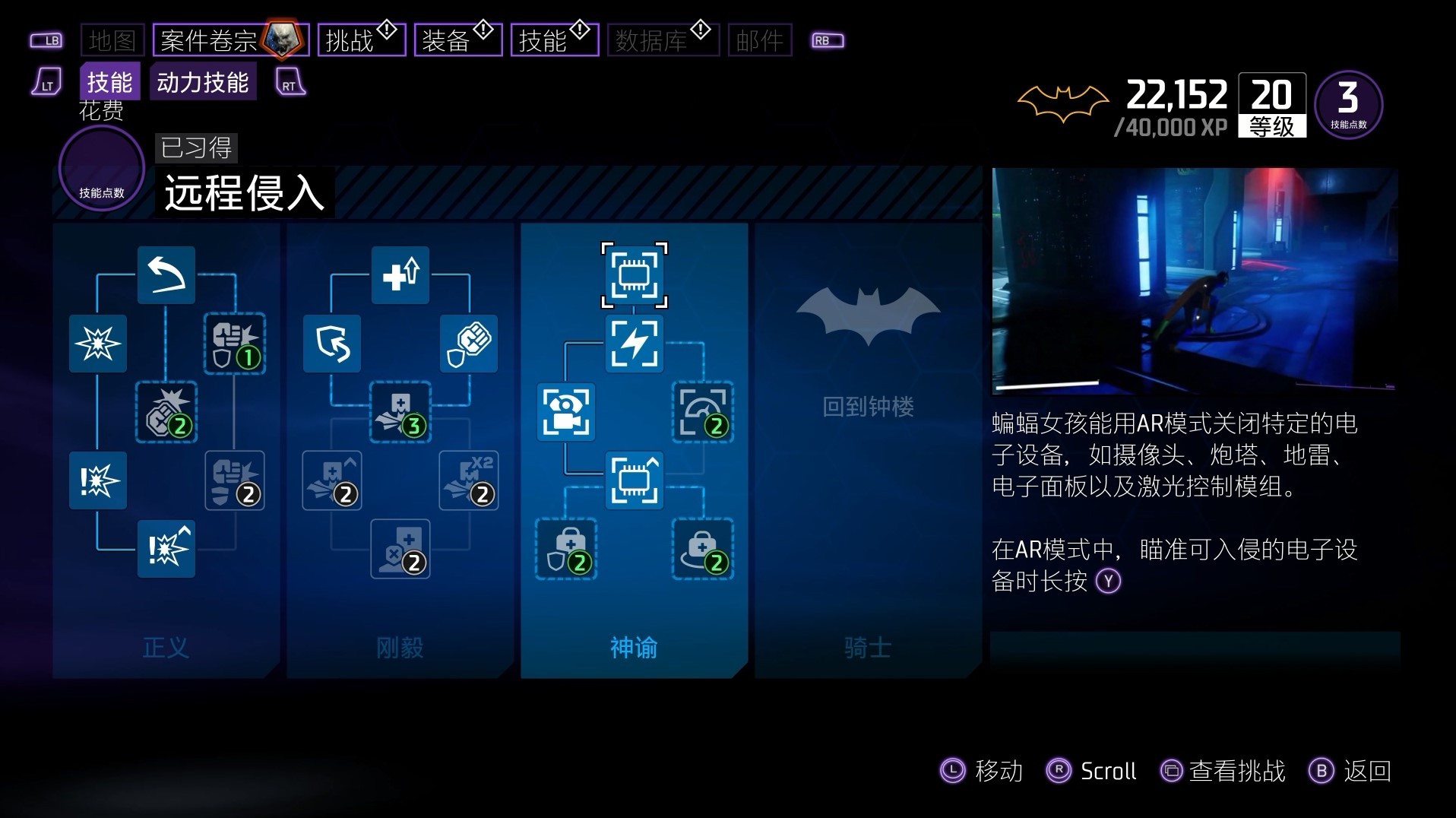
Task: Choose the 动力技能 sub-tab
Action: (x=203, y=82)
